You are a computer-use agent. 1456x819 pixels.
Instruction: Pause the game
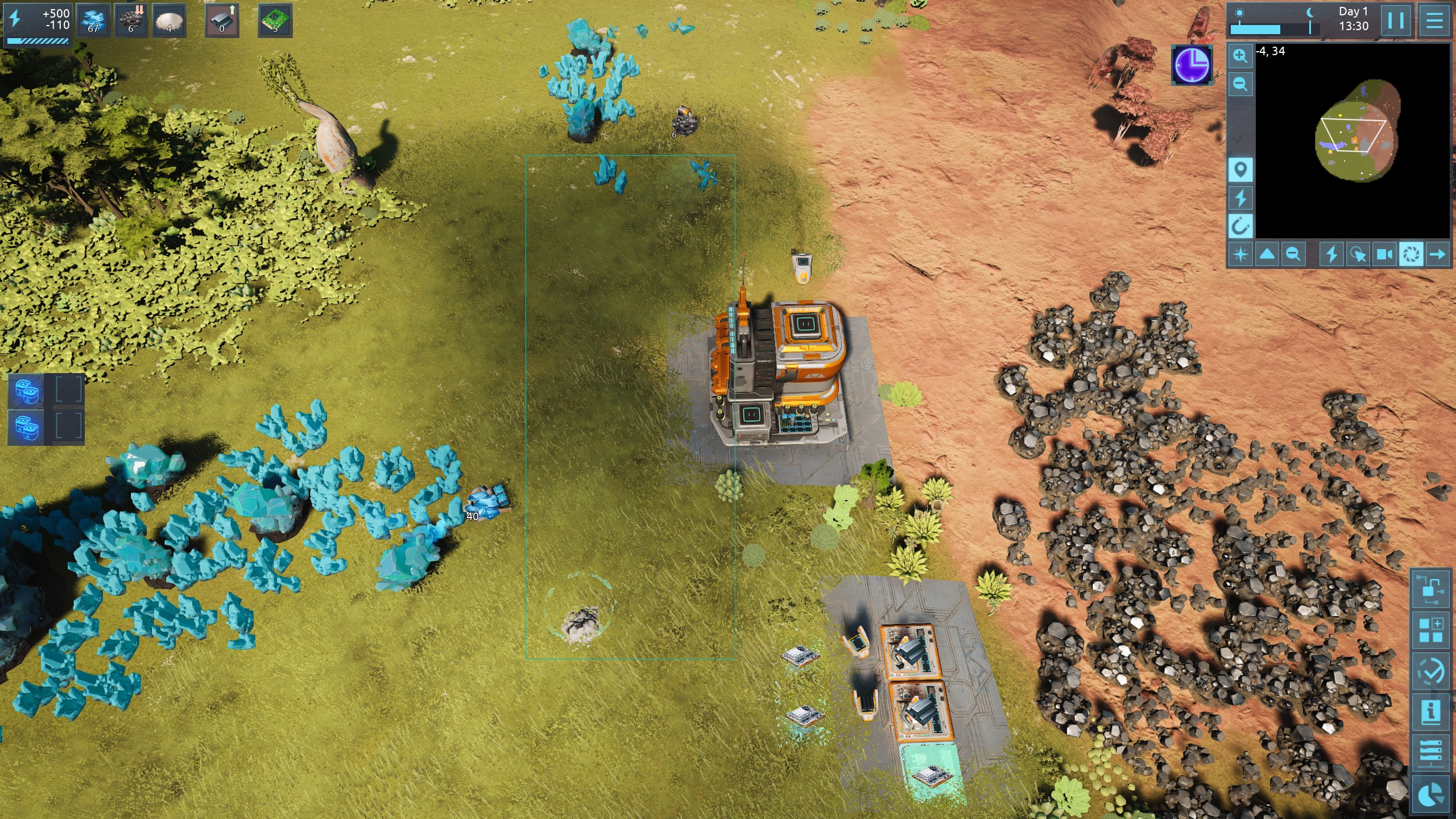[1396, 20]
